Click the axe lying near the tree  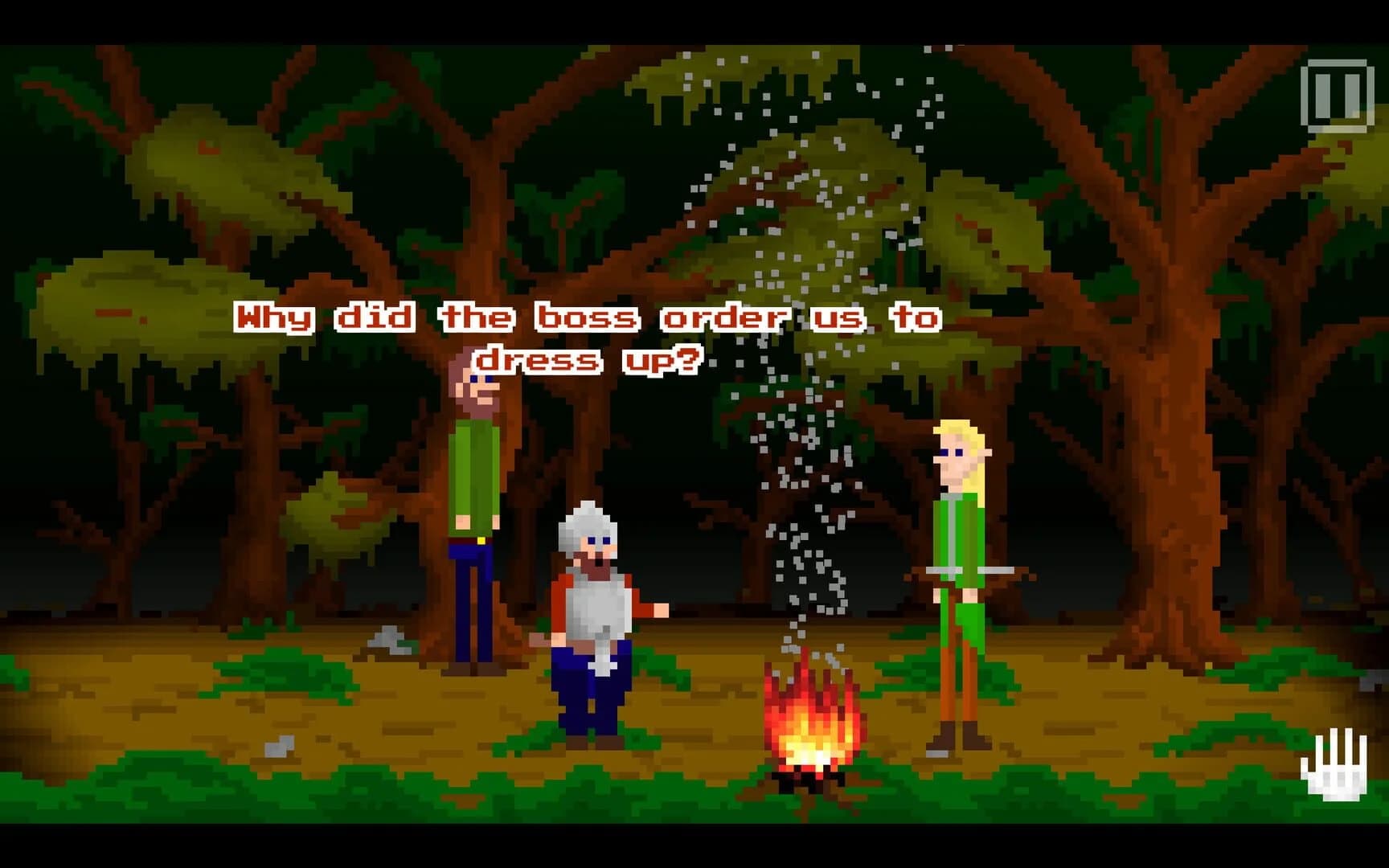point(386,641)
